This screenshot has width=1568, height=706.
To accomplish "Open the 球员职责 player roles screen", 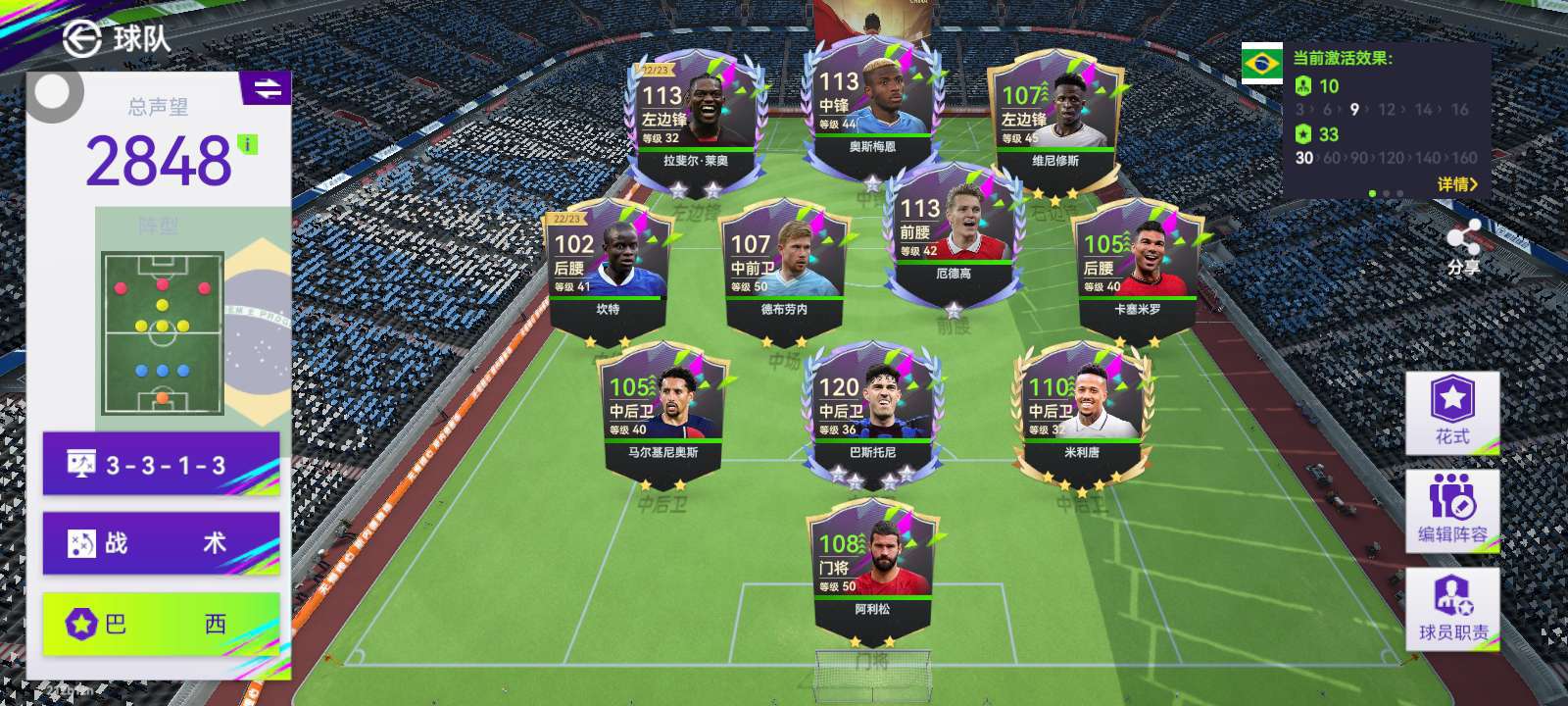I will (1452, 608).
